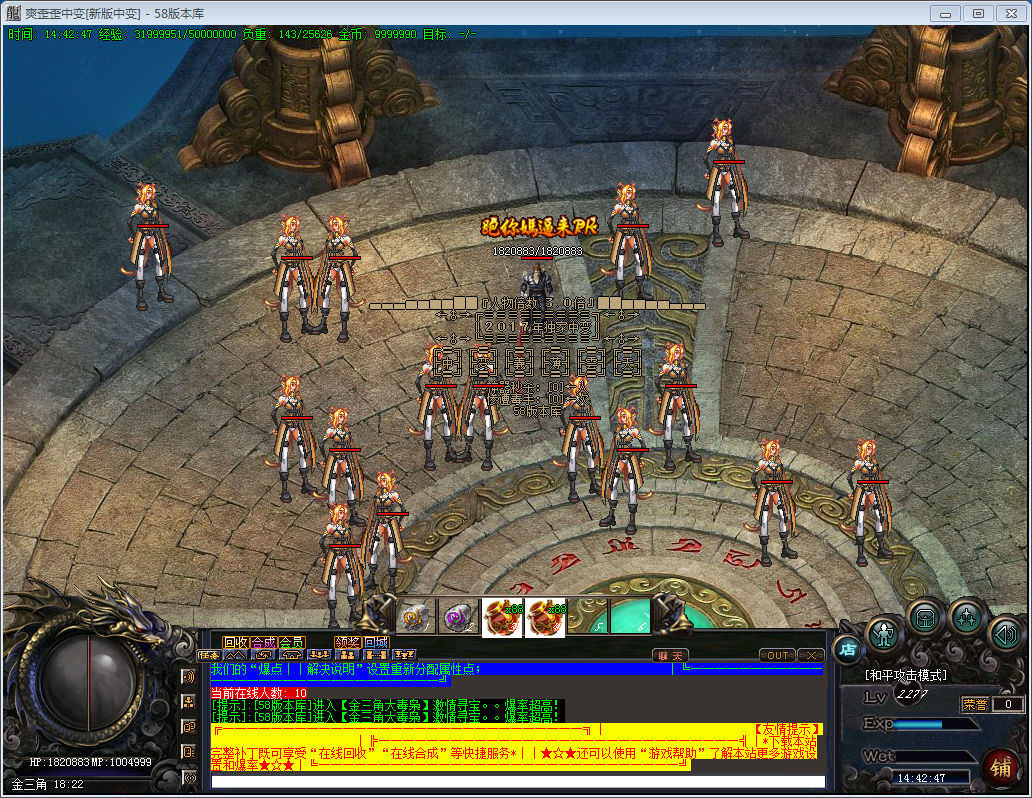1032x798 pixels.
Task: Return to town with 回城
Action: [x=376, y=642]
